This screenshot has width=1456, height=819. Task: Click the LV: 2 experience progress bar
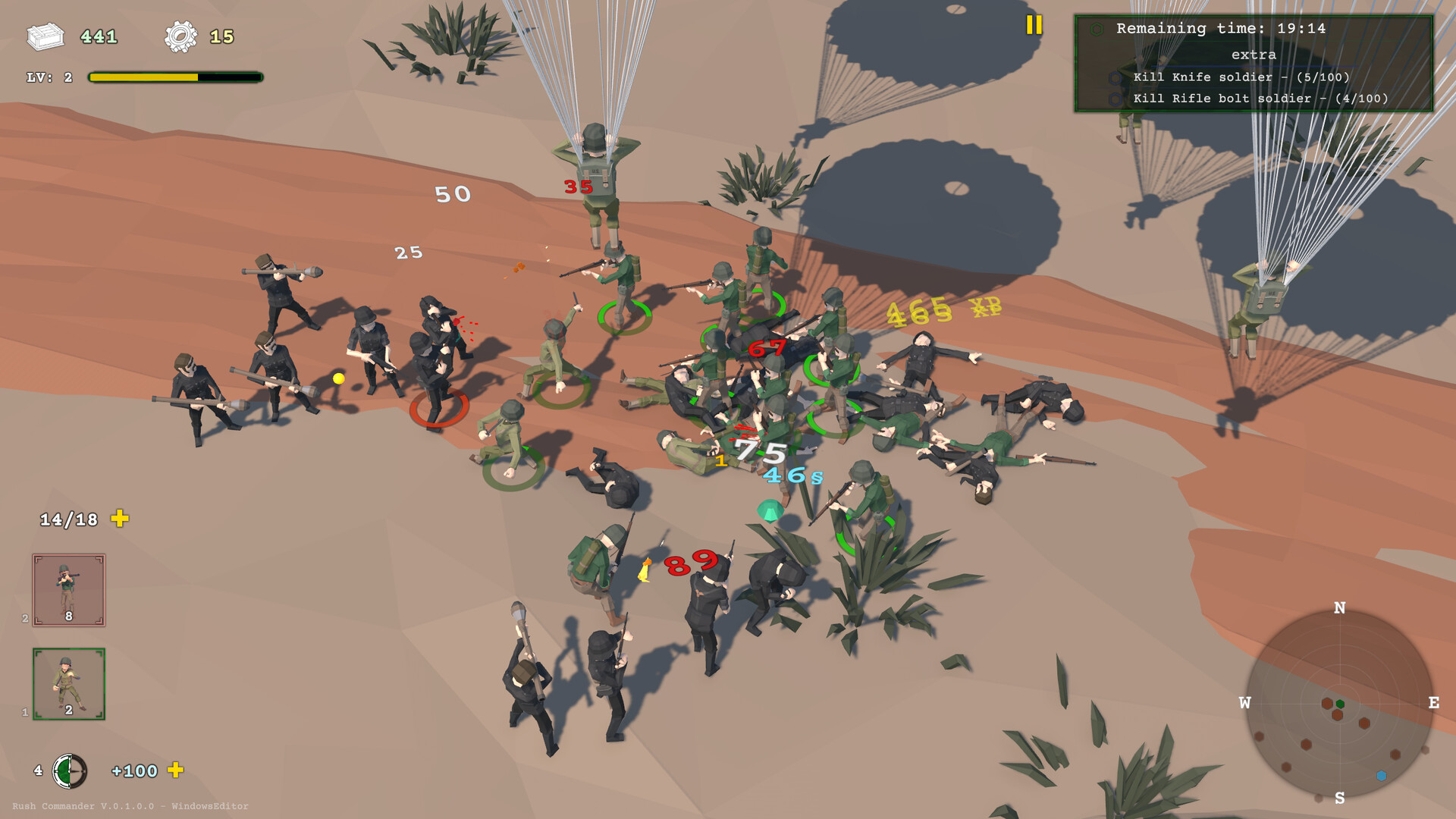pyautogui.click(x=173, y=76)
